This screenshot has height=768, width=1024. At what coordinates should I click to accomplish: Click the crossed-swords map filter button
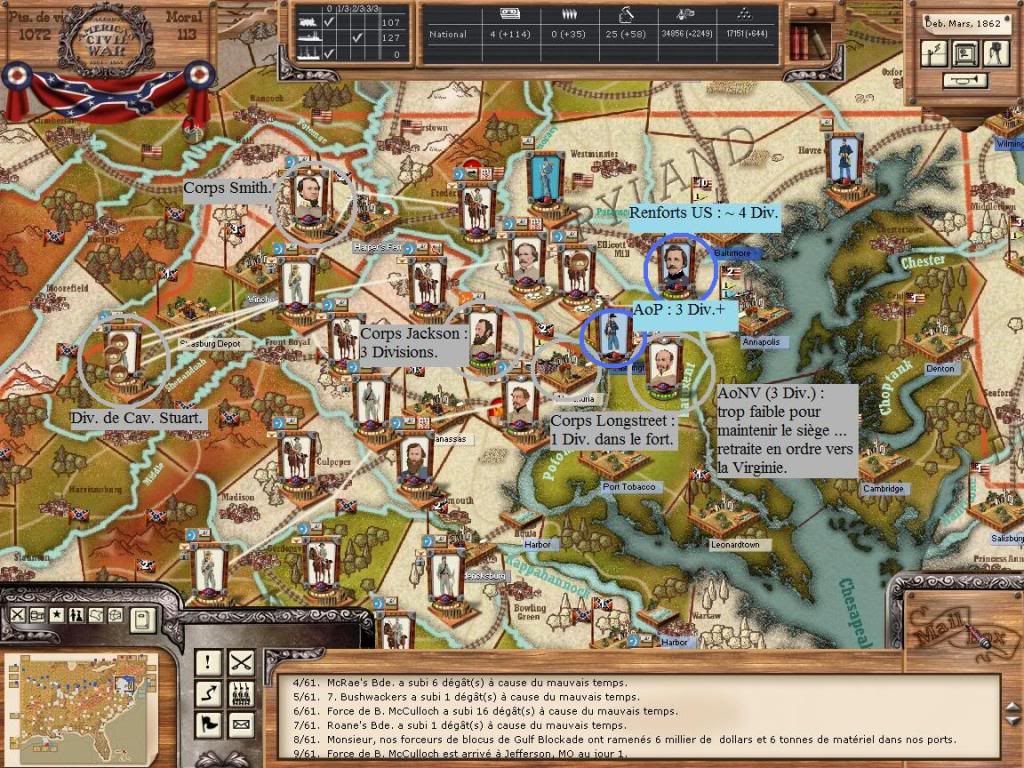pyautogui.click(x=19, y=614)
